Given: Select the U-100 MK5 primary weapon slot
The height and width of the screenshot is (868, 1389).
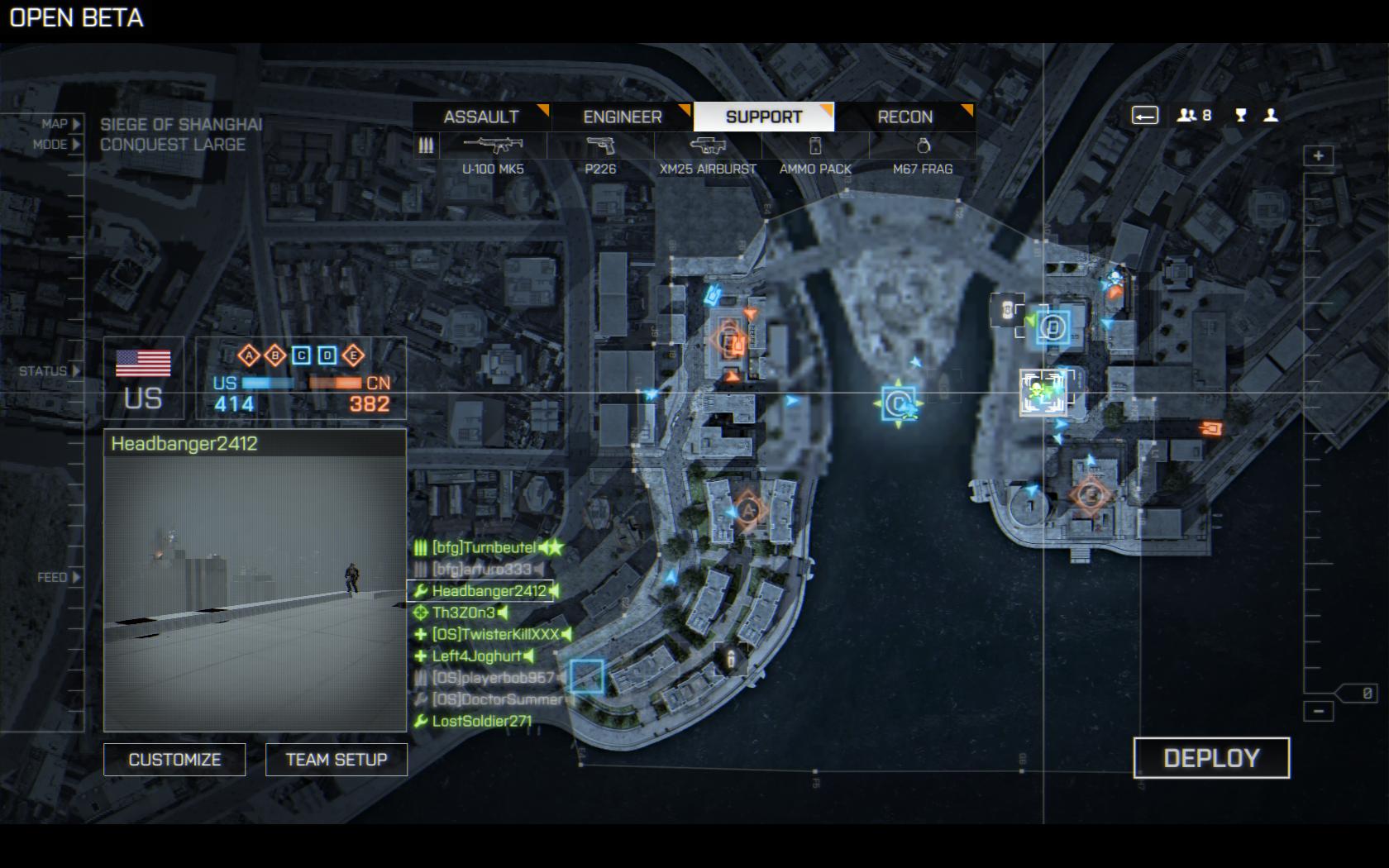Looking at the screenshot, I should point(493,147).
